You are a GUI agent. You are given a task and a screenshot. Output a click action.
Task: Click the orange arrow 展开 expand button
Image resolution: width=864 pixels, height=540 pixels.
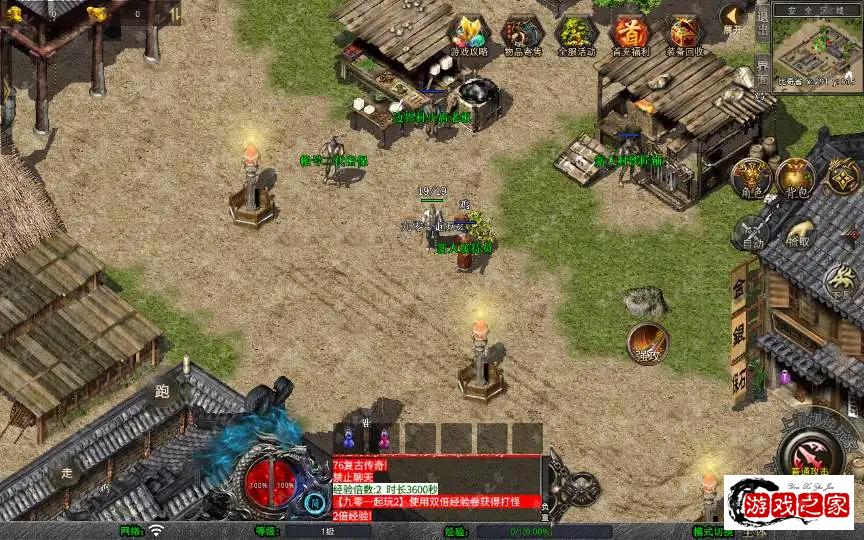(734, 17)
